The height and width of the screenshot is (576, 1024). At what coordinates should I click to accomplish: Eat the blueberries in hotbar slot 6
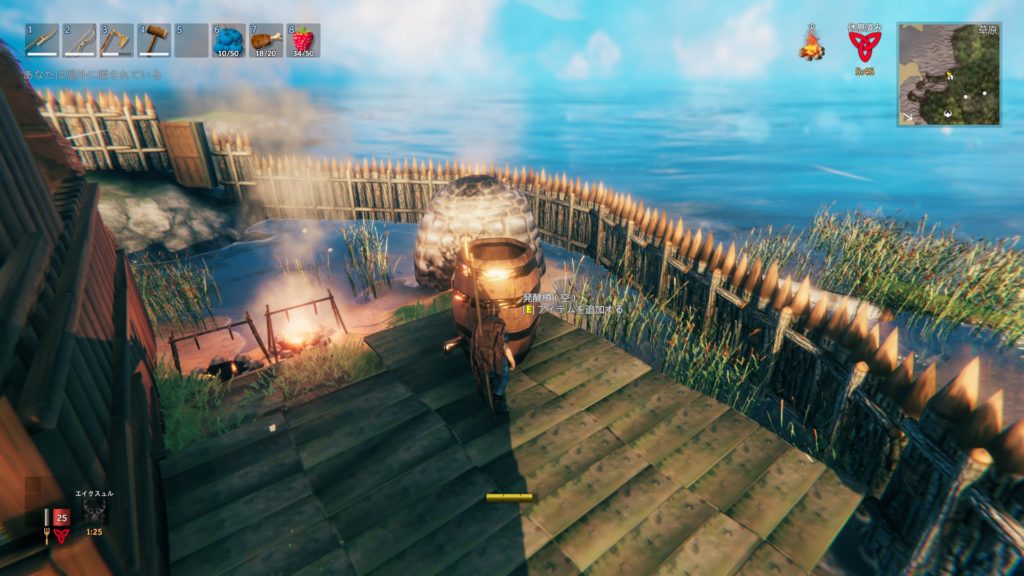(229, 40)
